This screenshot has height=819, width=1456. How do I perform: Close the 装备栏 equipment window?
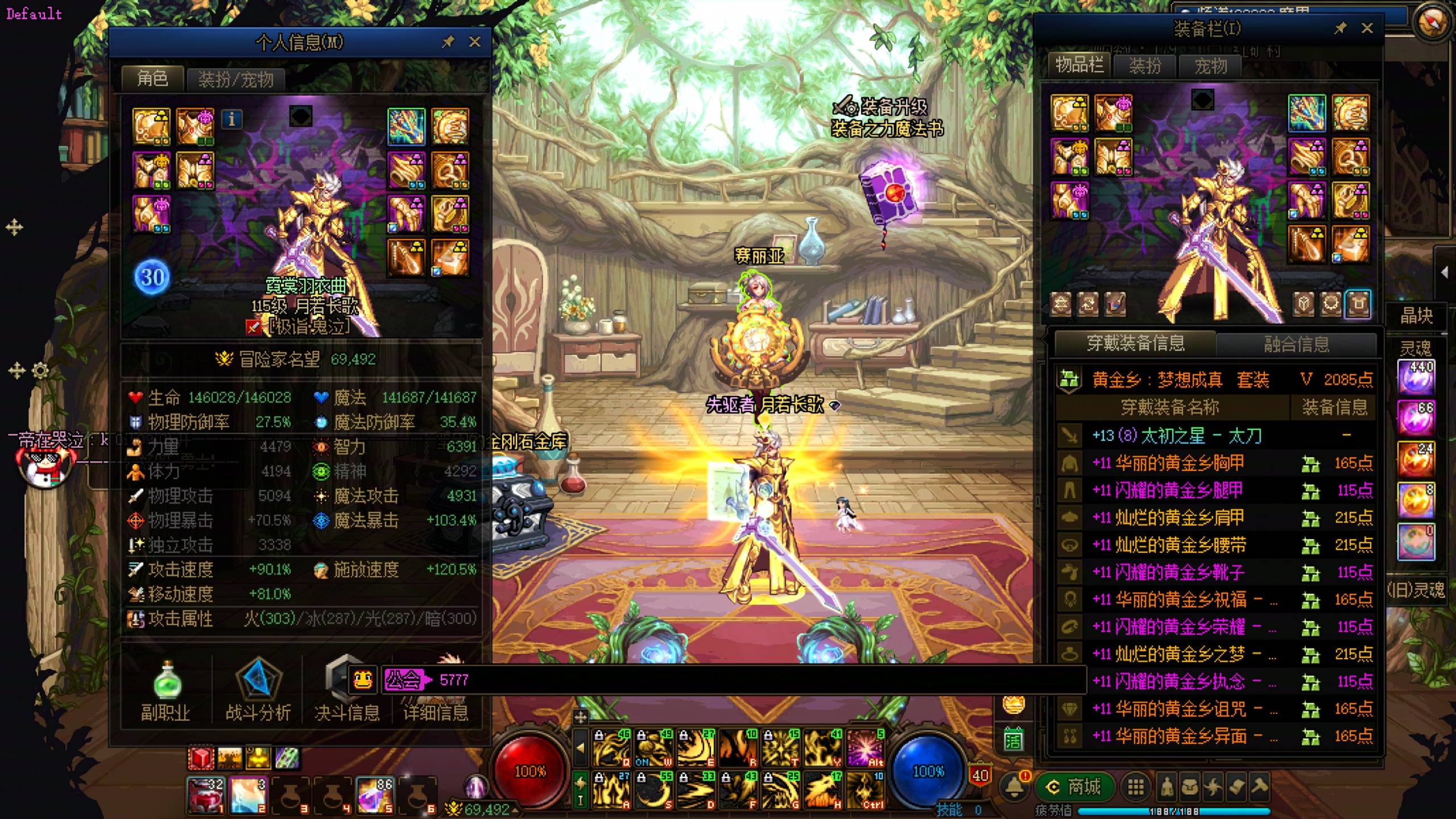click(x=1367, y=28)
